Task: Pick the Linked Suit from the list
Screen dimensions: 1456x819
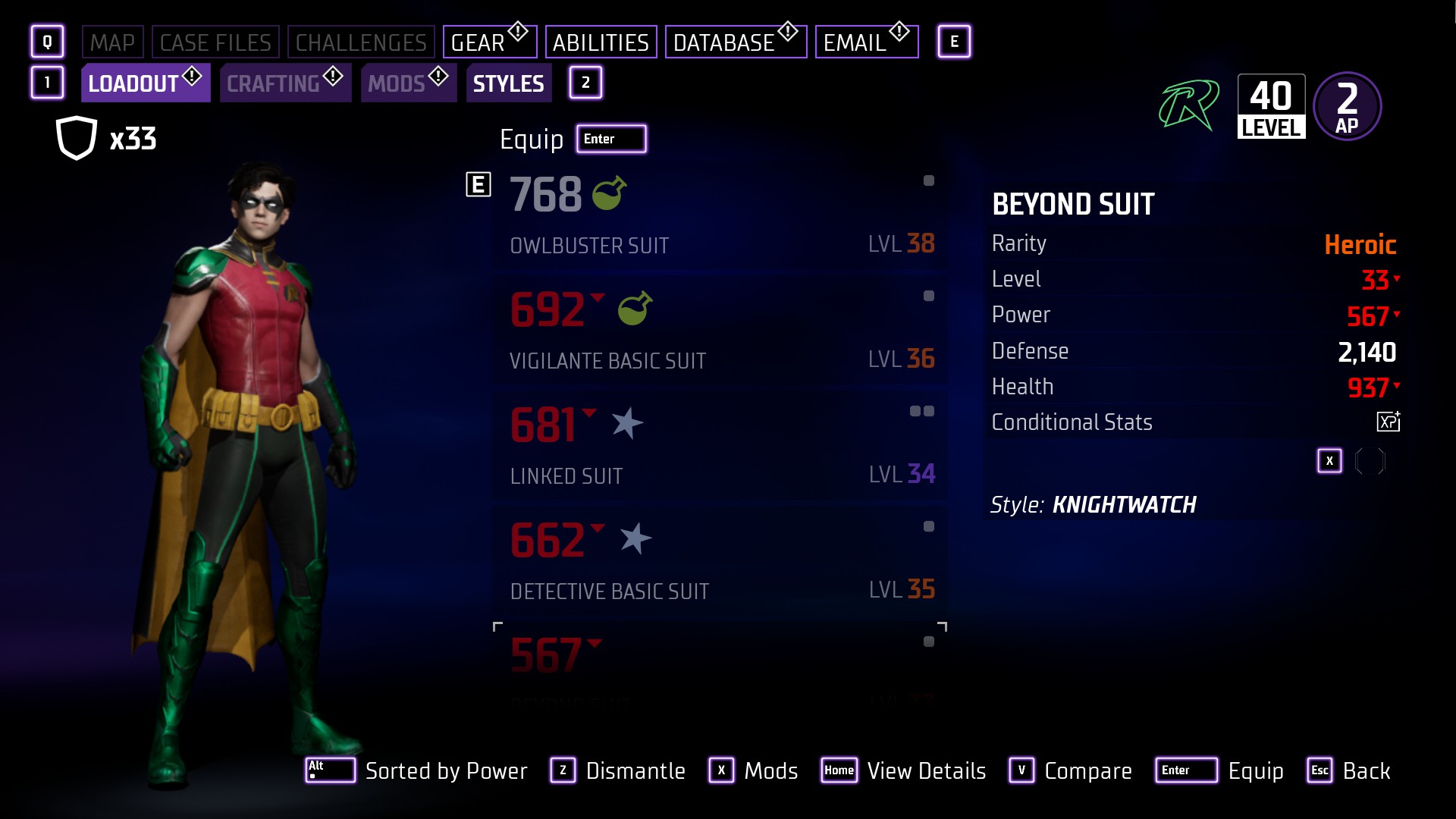Action: coord(720,447)
